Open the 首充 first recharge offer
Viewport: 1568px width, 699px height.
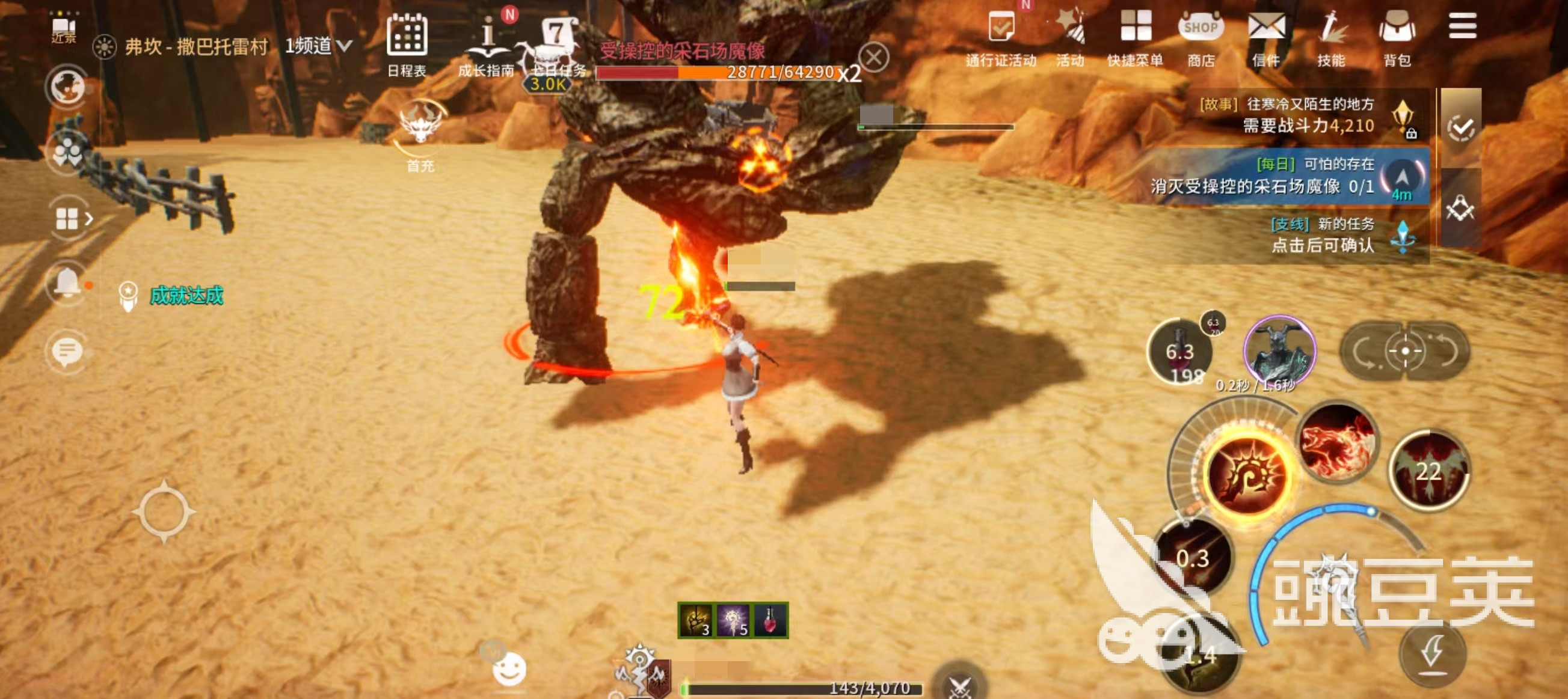coord(420,135)
